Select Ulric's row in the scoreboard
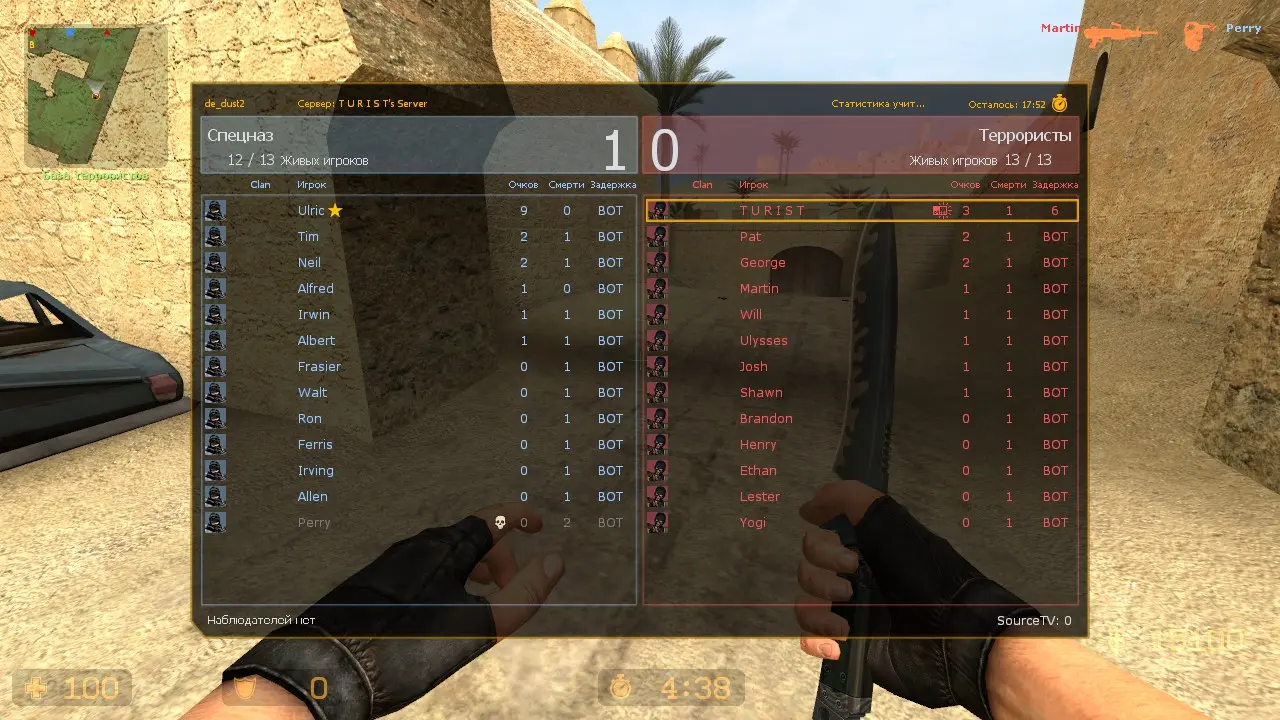This screenshot has width=1280, height=720. pos(418,211)
